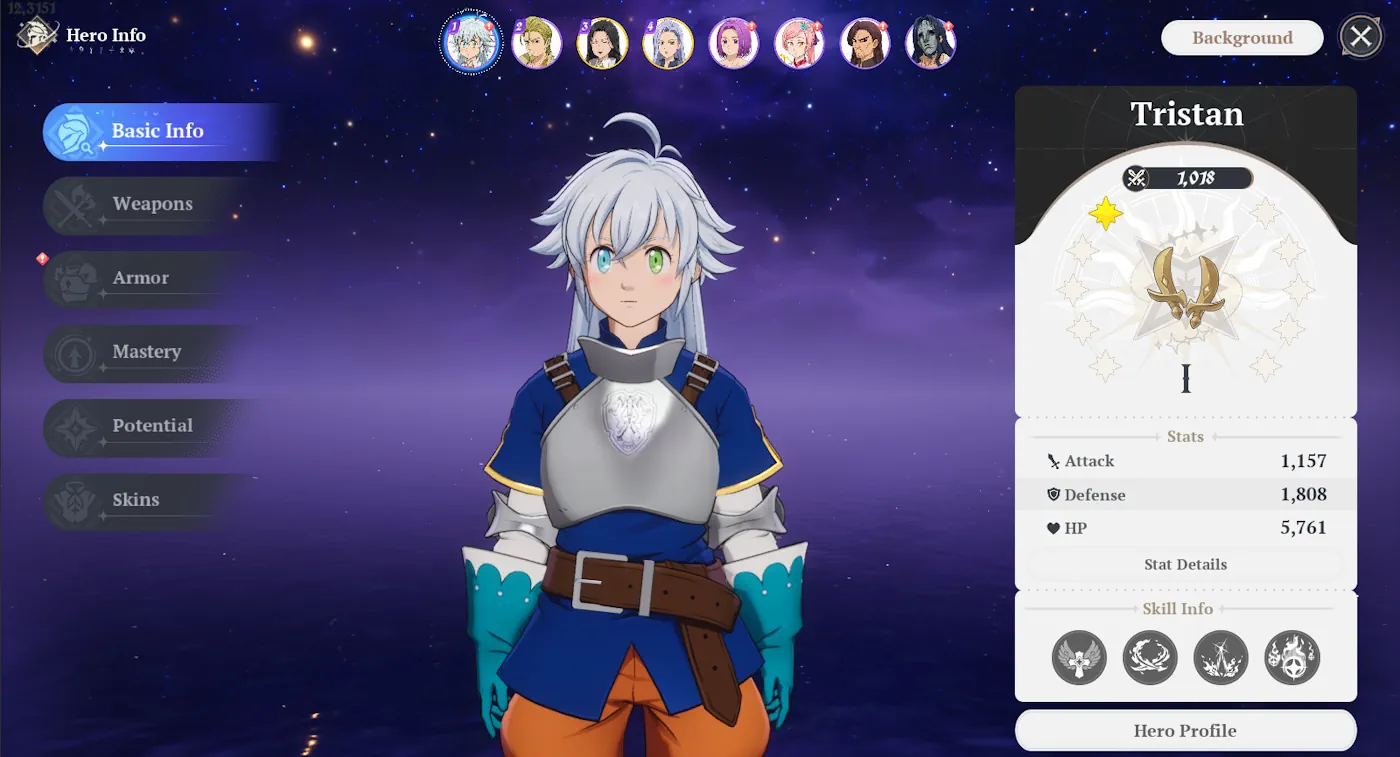Viewport: 1400px width, 757px height.
Task: Select the purple-haired fifth hero portrait
Action: [x=734, y=42]
